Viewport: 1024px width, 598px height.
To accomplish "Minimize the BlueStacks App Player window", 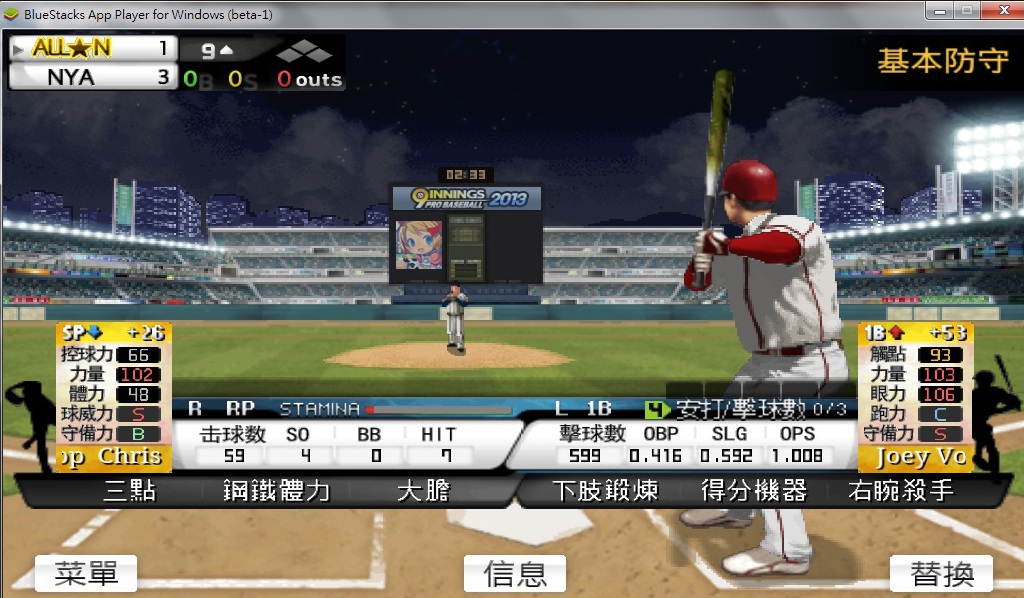I will coord(939,10).
